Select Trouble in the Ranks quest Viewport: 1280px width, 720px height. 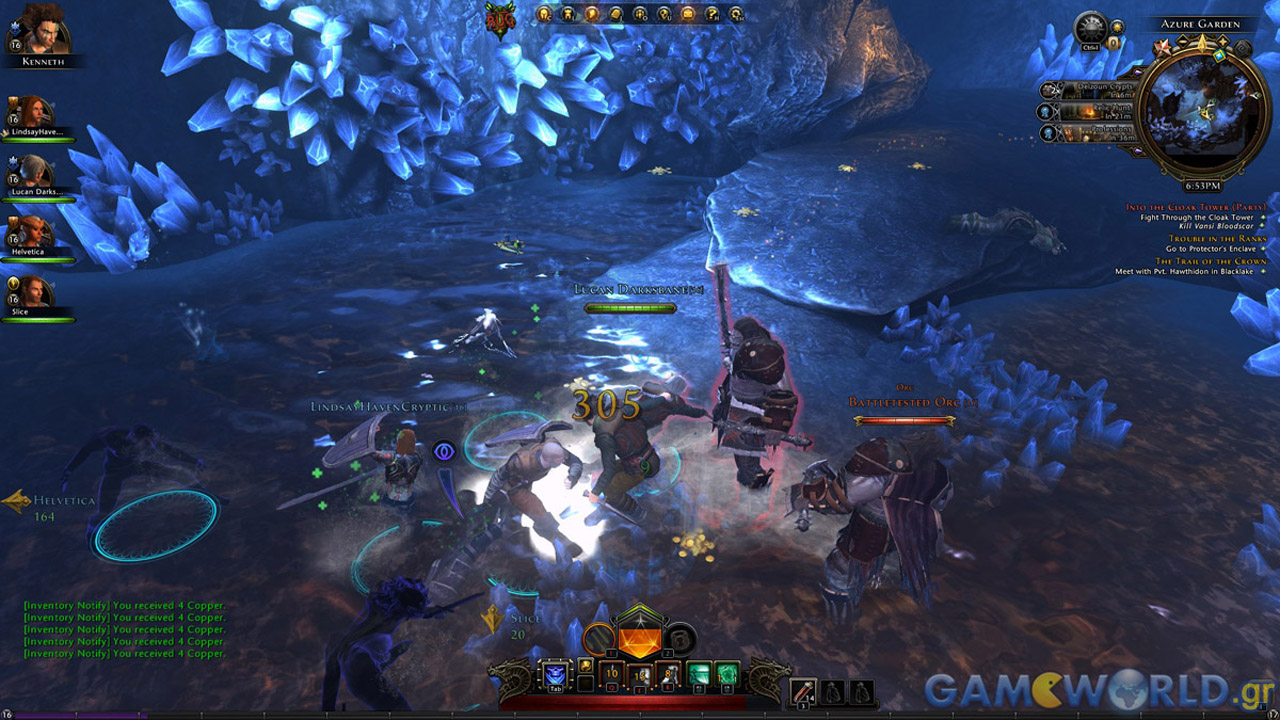click(x=1216, y=239)
